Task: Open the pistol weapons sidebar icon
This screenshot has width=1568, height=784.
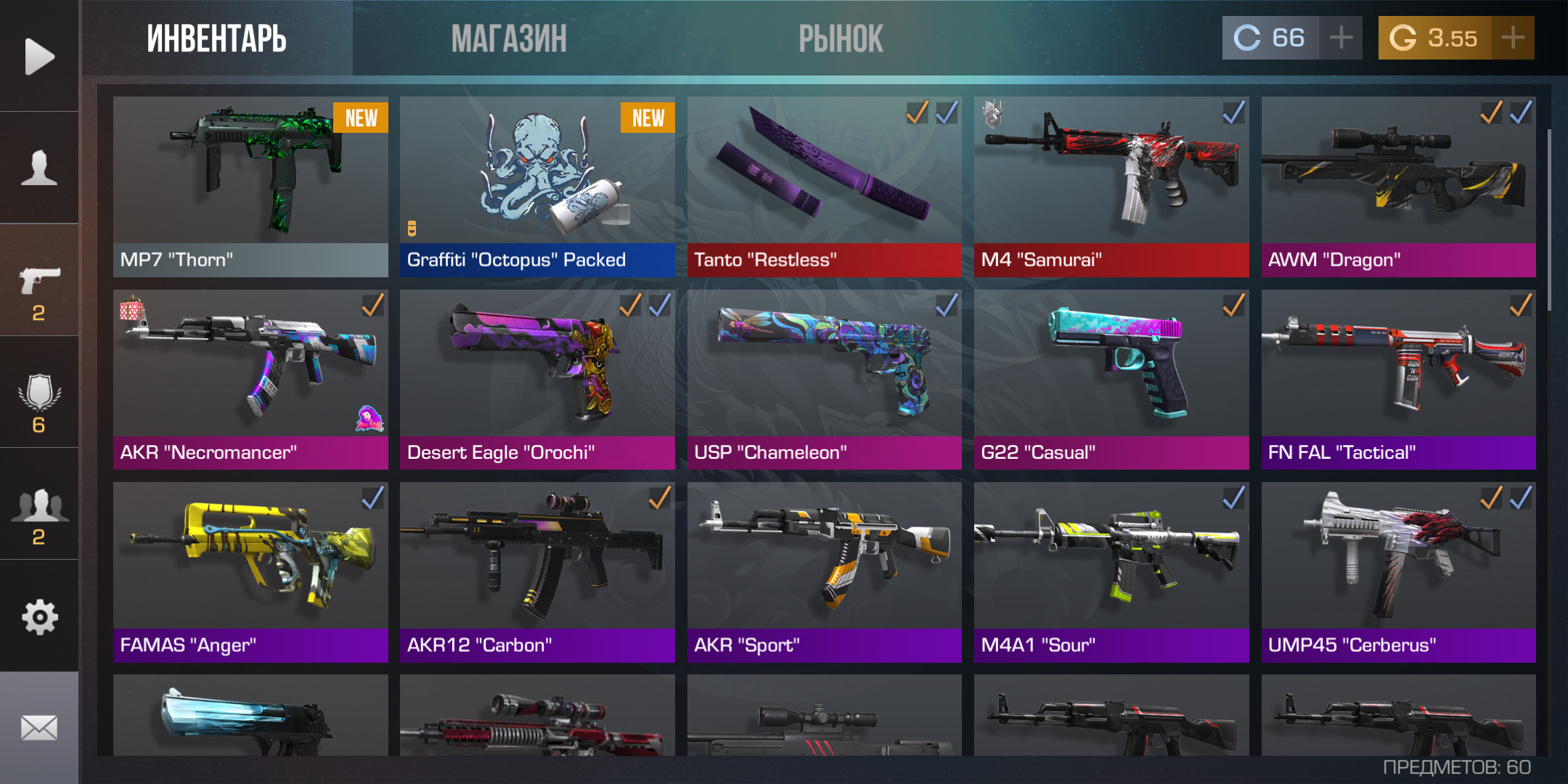Action: pos(39,290)
